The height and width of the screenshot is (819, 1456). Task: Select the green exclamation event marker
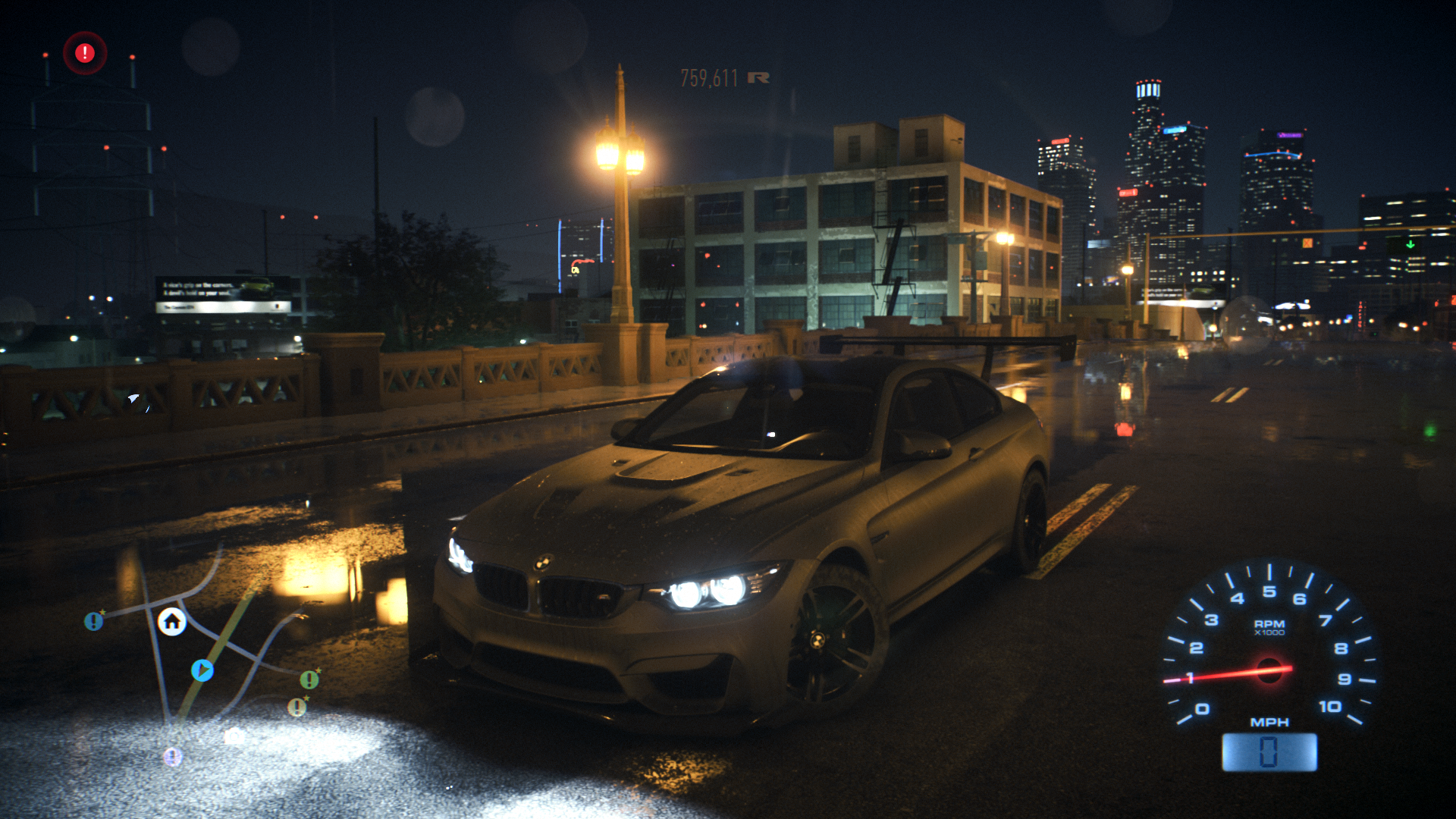click(x=309, y=679)
